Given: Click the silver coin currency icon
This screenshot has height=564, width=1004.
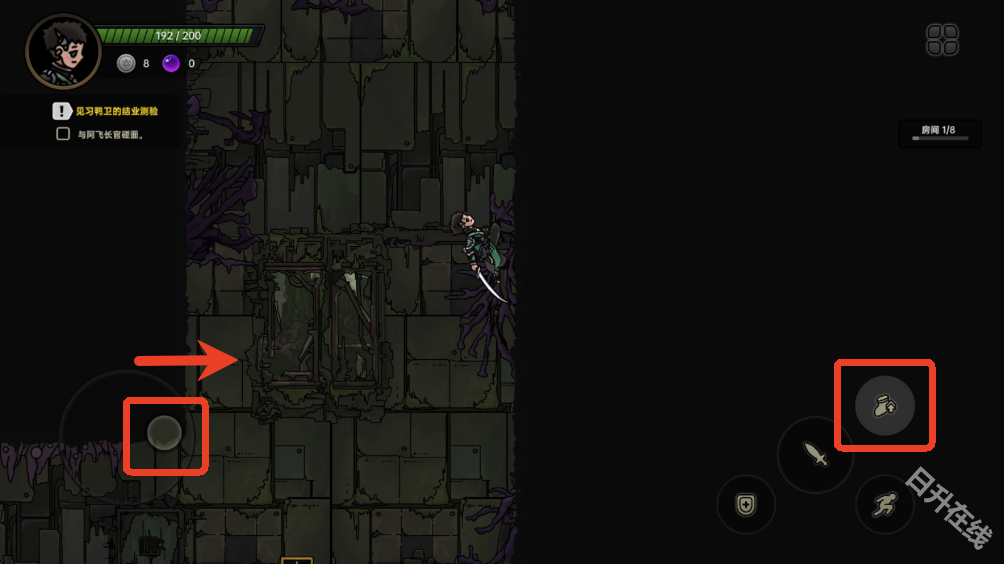Looking at the screenshot, I should [x=126, y=63].
